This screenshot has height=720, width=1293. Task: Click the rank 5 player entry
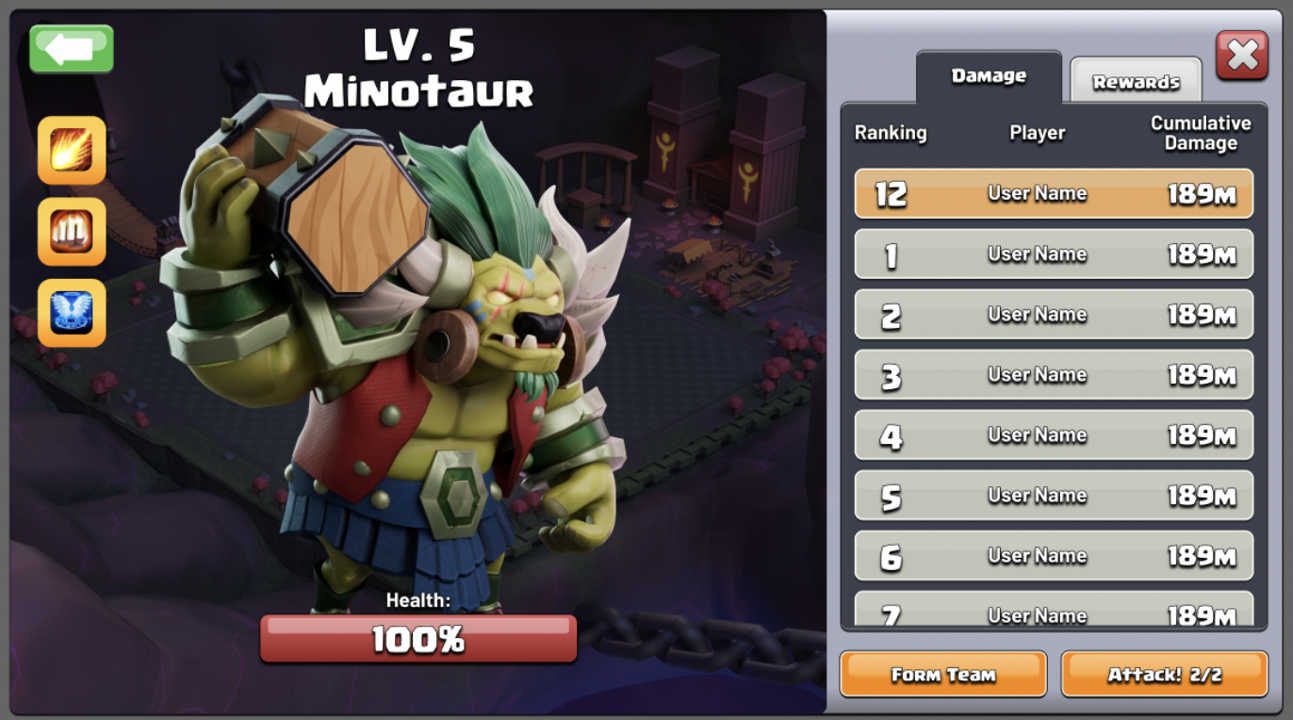click(x=1053, y=495)
